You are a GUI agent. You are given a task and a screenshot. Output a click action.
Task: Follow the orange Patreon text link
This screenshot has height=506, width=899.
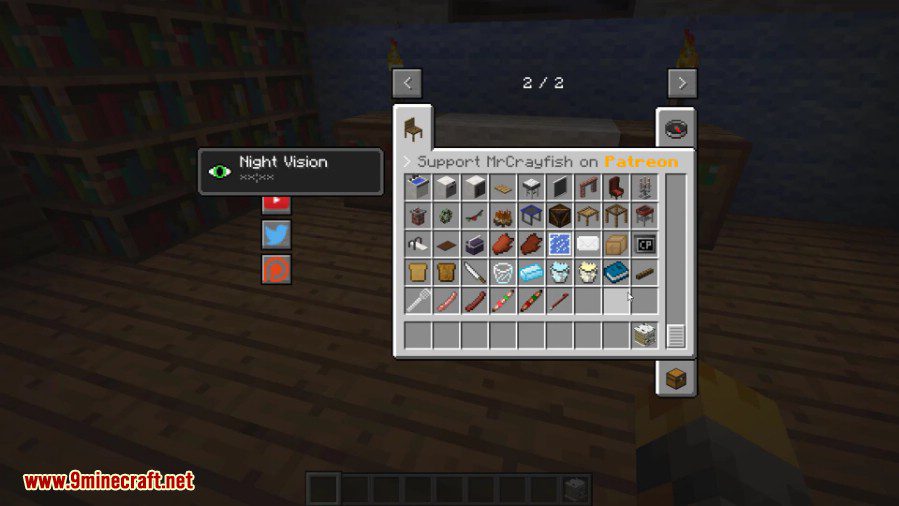(641, 162)
